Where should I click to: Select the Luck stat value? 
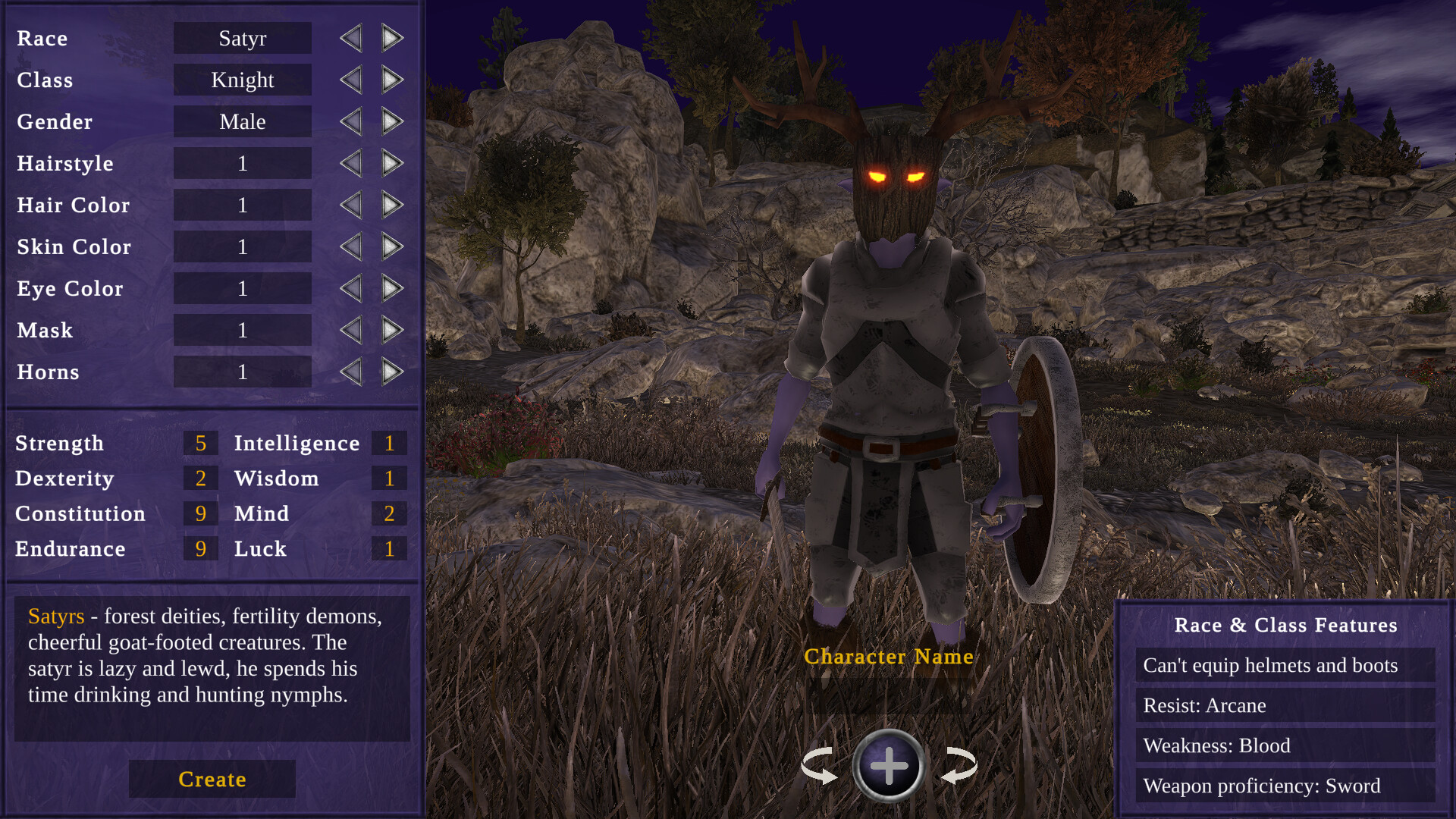(x=389, y=548)
